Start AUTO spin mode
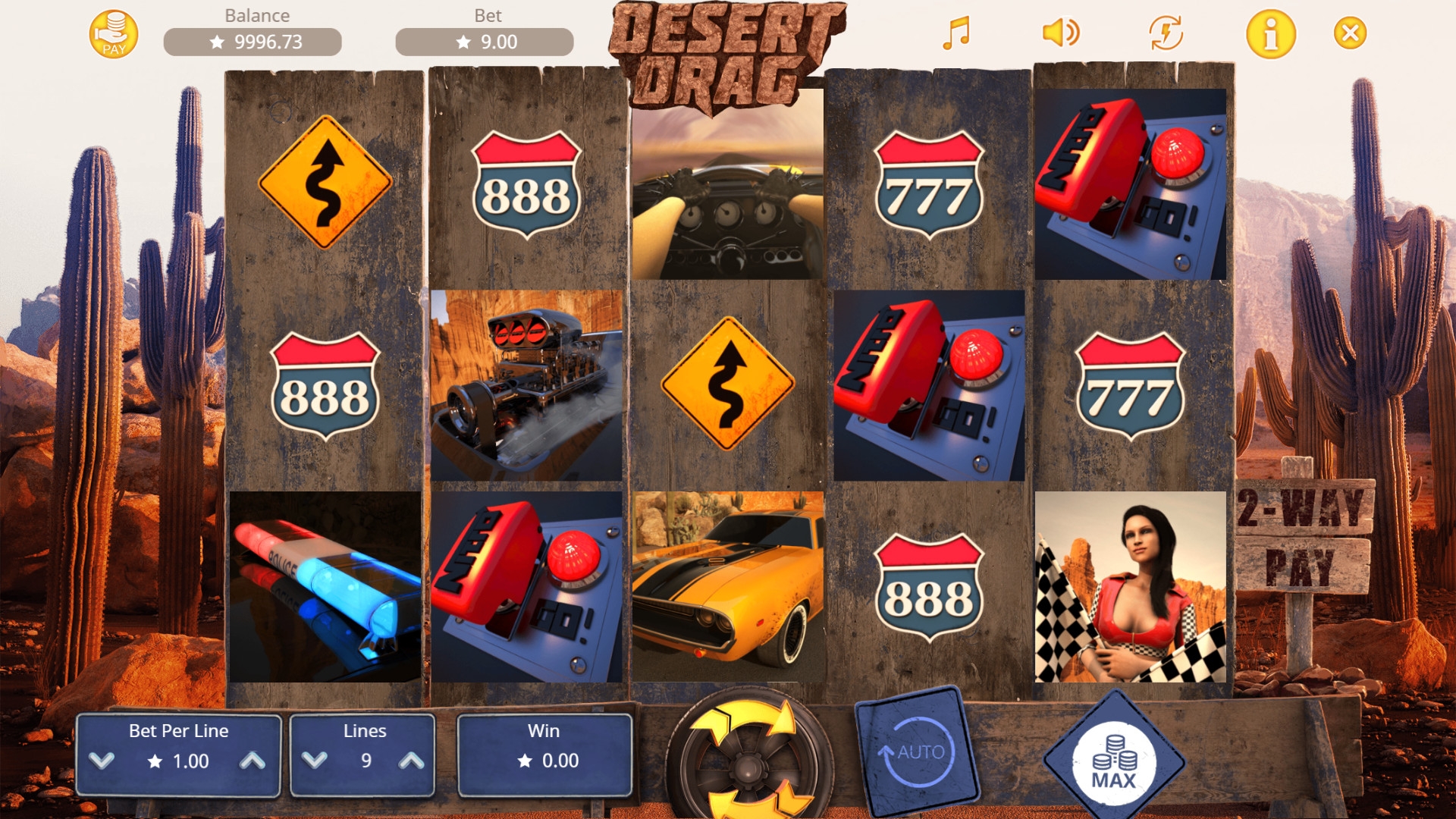The width and height of the screenshot is (1456, 819). click(916, 752)
